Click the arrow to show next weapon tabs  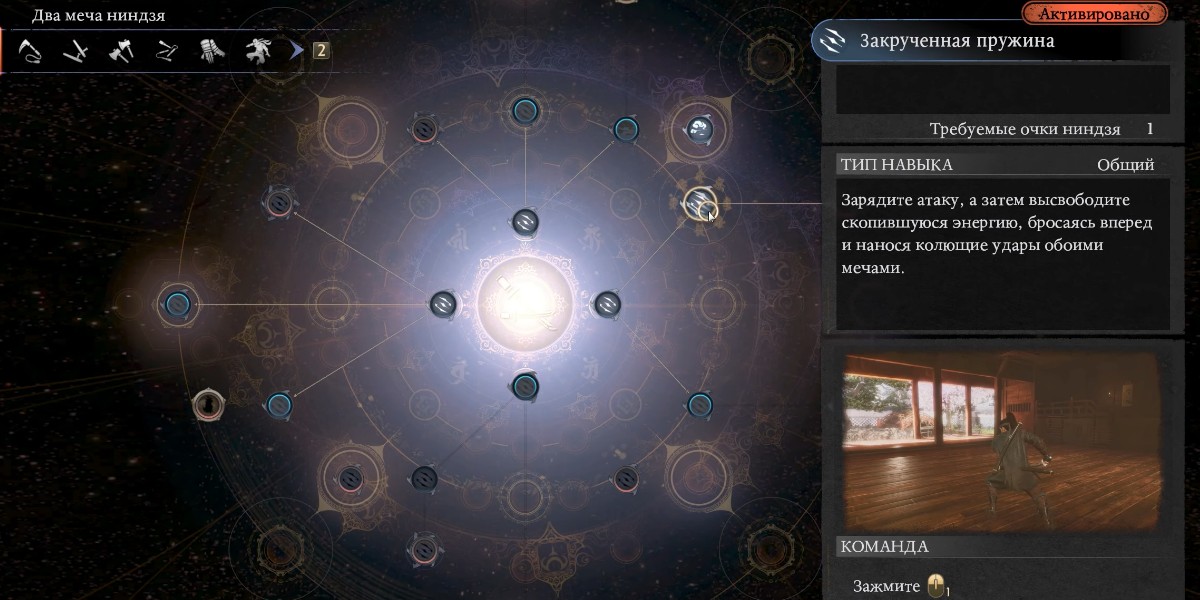pyautogui.click(x=296, y=50)
